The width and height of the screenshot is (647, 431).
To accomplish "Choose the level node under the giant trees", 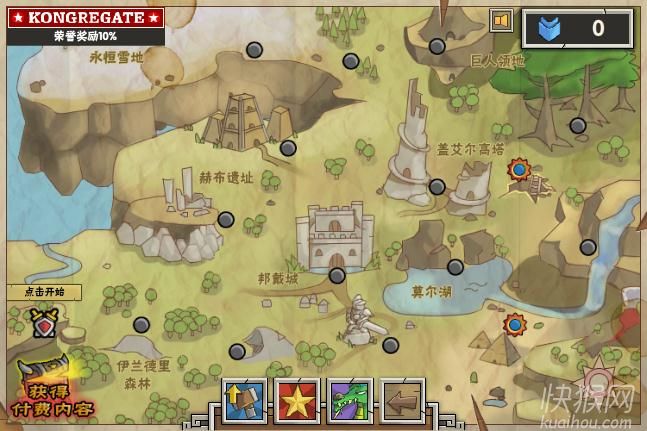I will coord(577,125).
